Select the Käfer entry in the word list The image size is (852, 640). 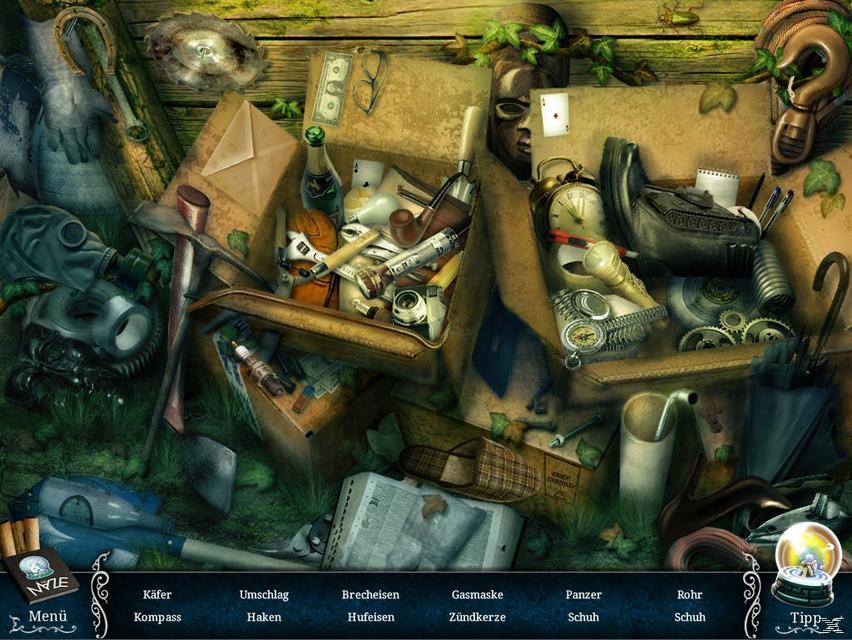[157, 595]
